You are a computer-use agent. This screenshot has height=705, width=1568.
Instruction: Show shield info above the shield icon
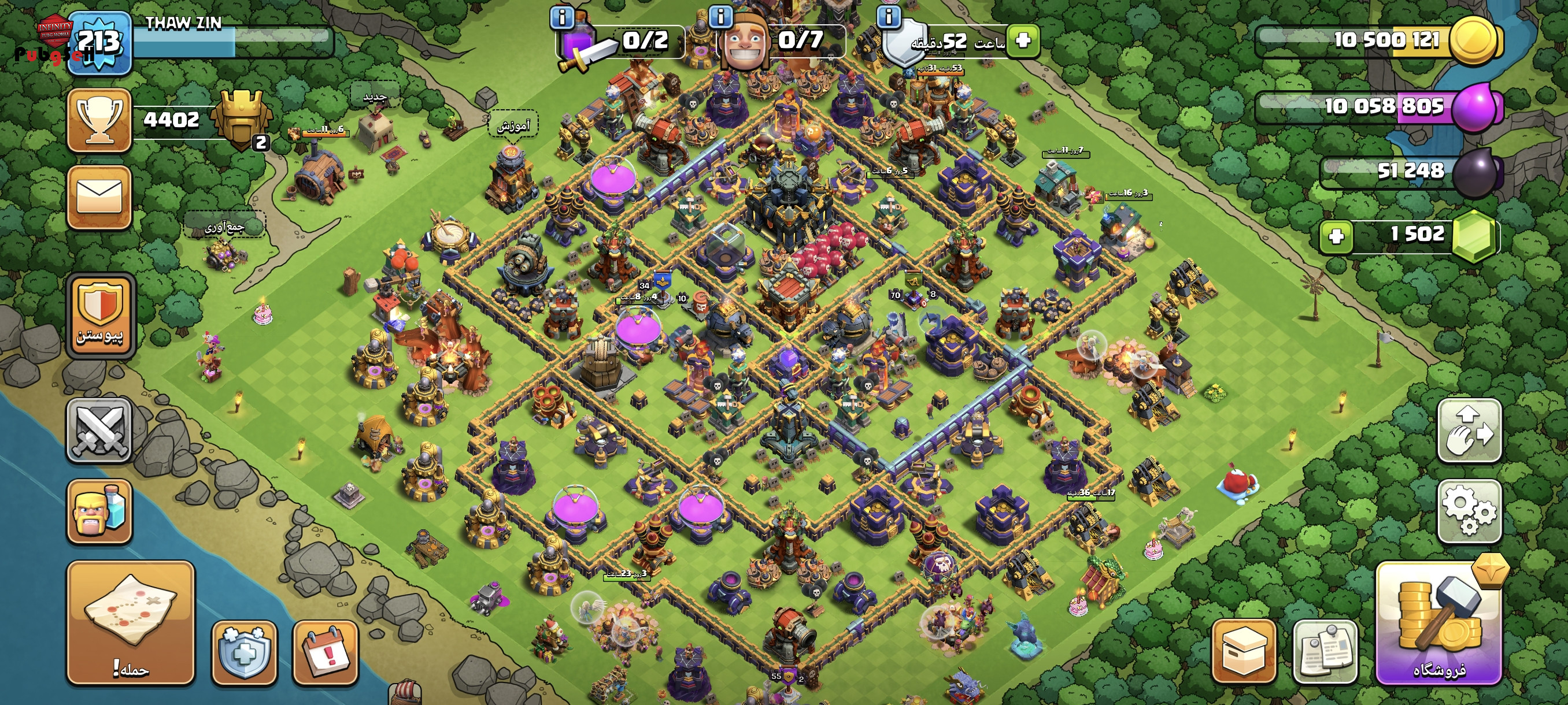point(888,16)
